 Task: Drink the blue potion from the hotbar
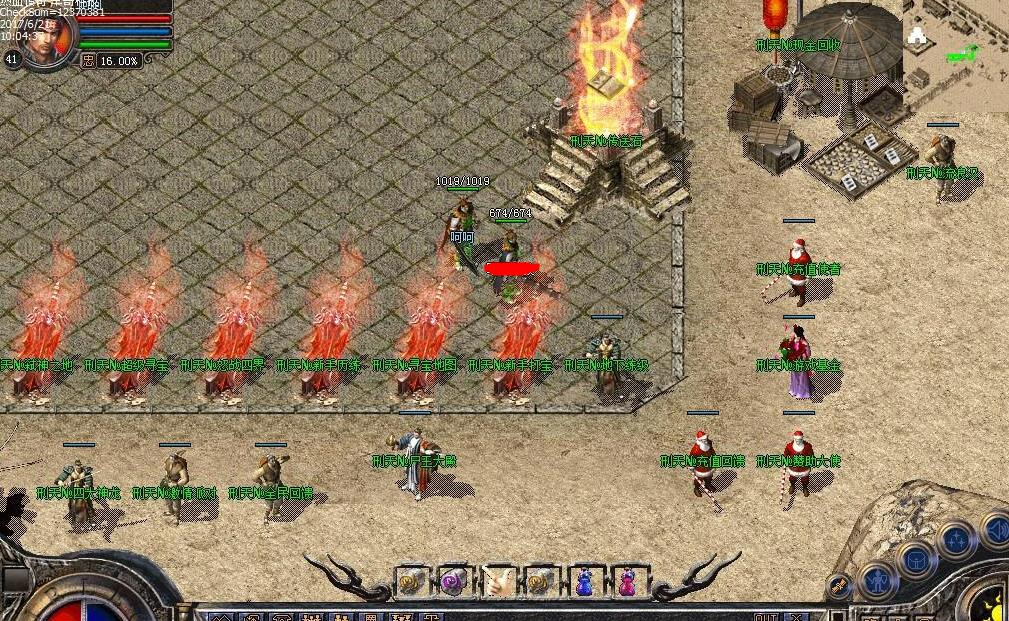(583, 580)
